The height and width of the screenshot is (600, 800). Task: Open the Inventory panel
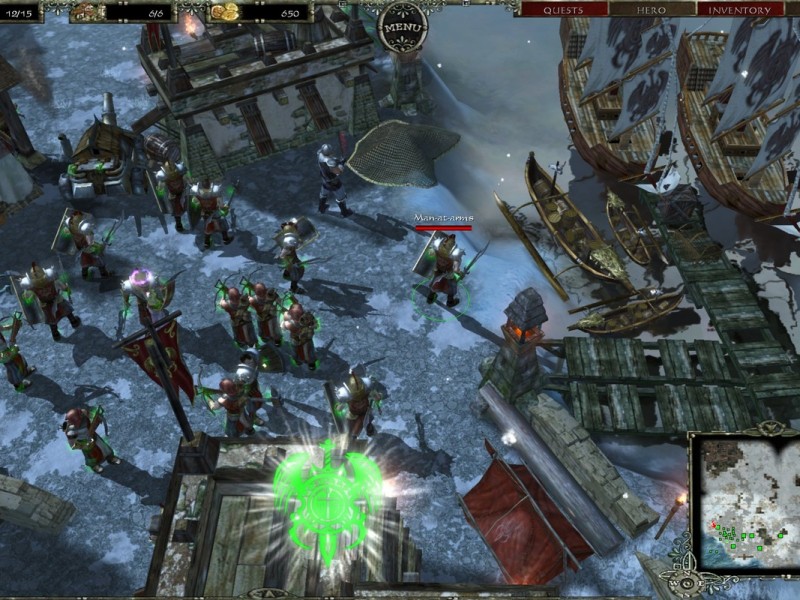coord(740,10)
